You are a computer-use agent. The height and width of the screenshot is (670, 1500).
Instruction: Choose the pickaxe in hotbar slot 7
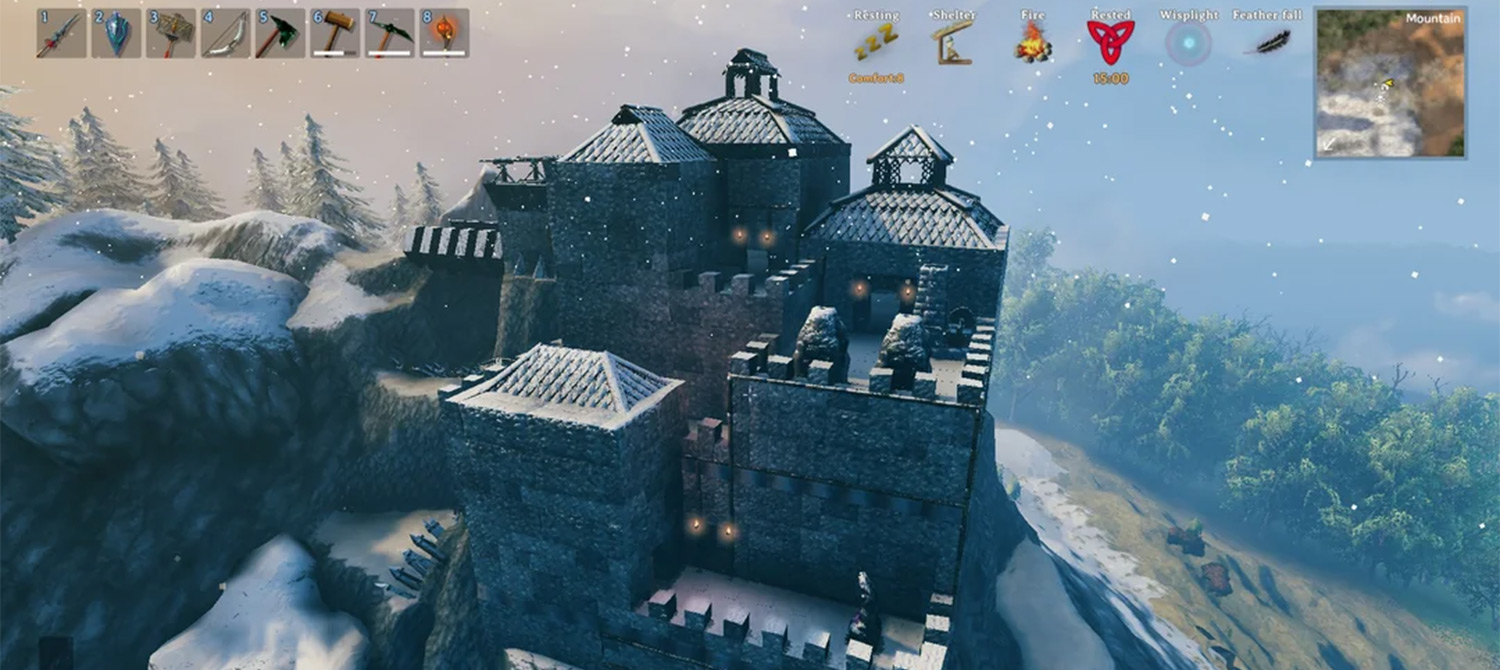[390, 34]
